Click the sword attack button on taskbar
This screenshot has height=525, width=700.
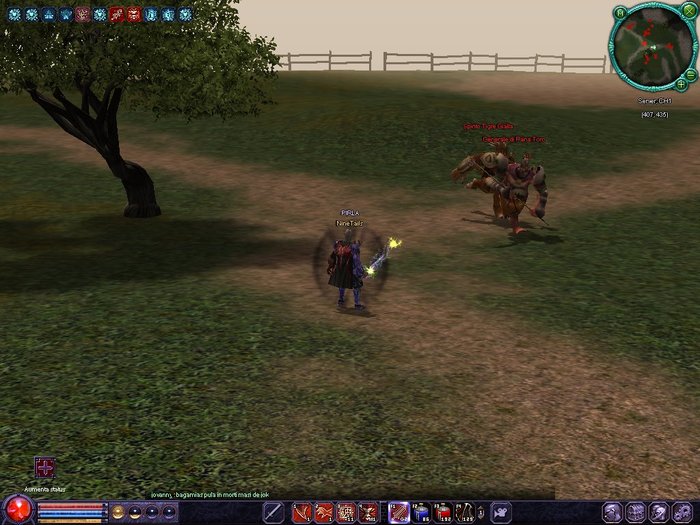[x=272, y=513]
